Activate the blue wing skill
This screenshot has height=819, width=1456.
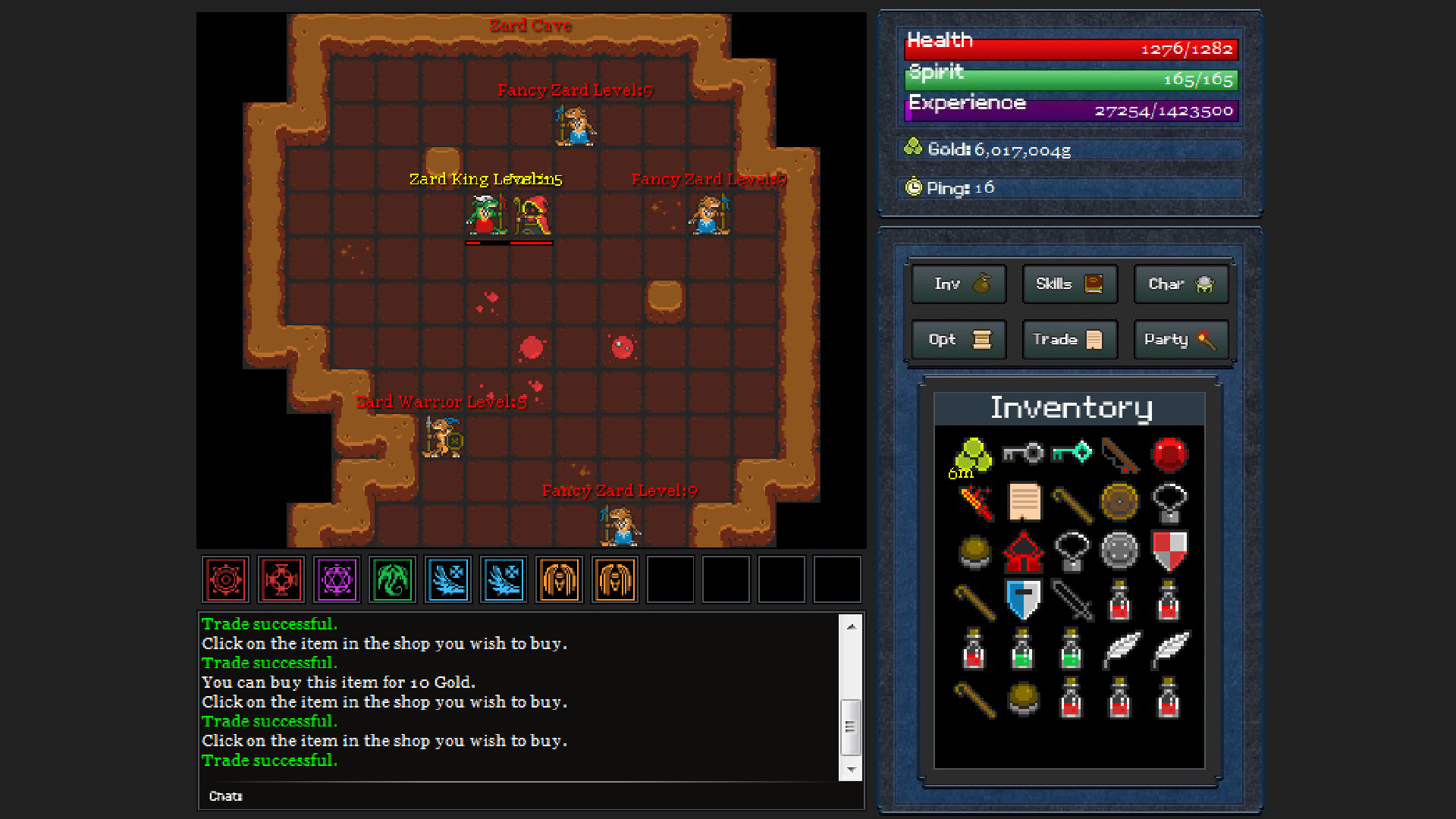coord(447,579)
